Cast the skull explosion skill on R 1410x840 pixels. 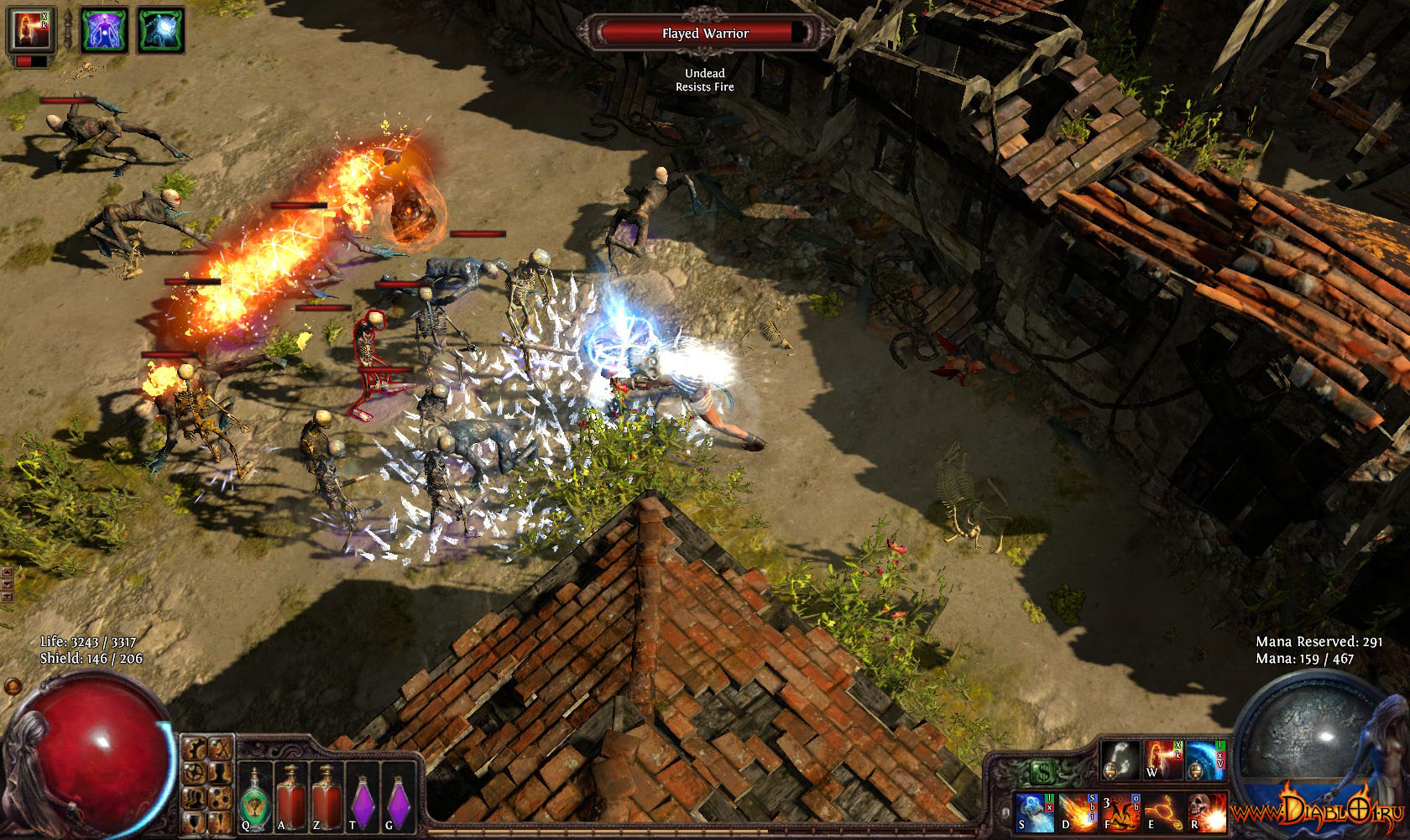coord(1206,812)
